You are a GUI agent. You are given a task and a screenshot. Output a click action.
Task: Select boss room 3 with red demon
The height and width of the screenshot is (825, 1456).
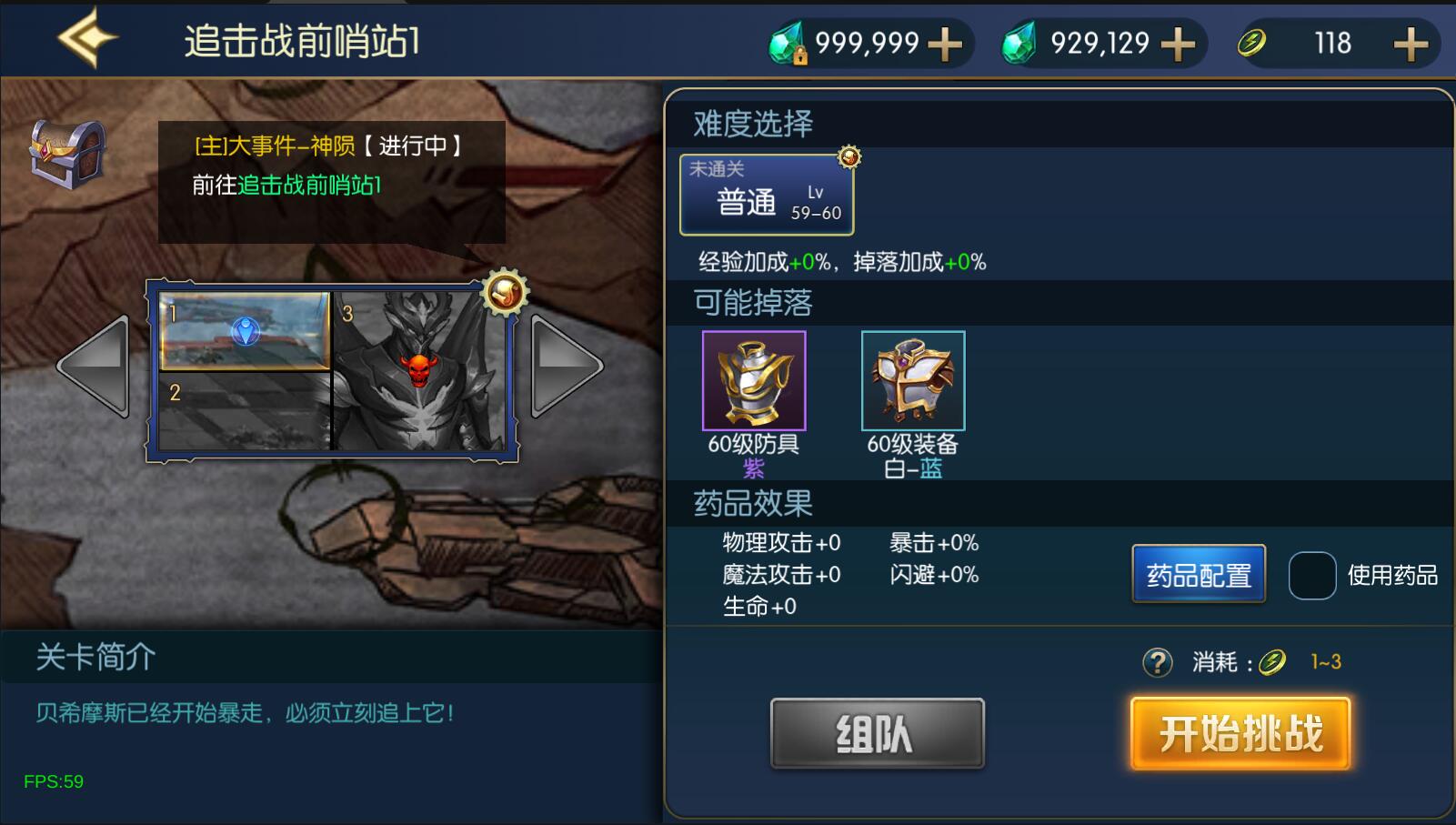419,371
